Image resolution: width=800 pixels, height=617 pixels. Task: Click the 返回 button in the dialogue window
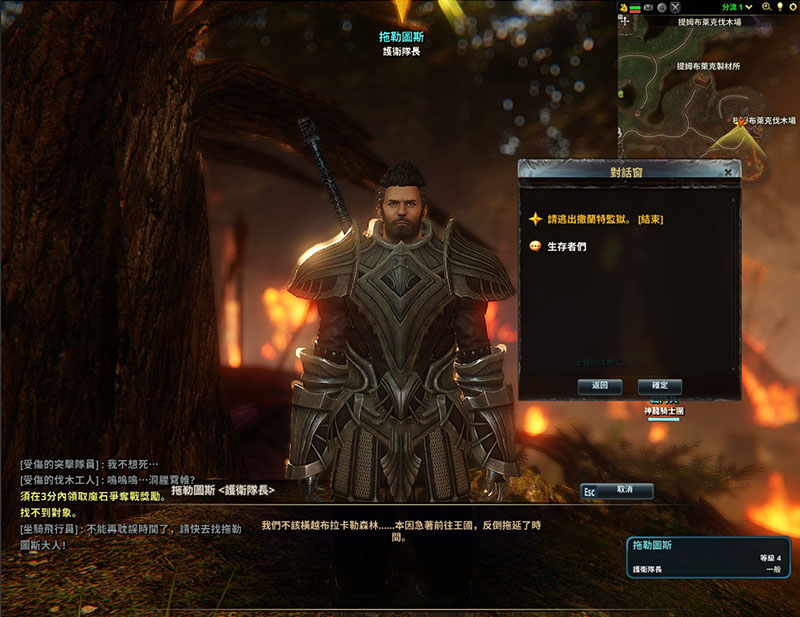(x=600, y=386)
